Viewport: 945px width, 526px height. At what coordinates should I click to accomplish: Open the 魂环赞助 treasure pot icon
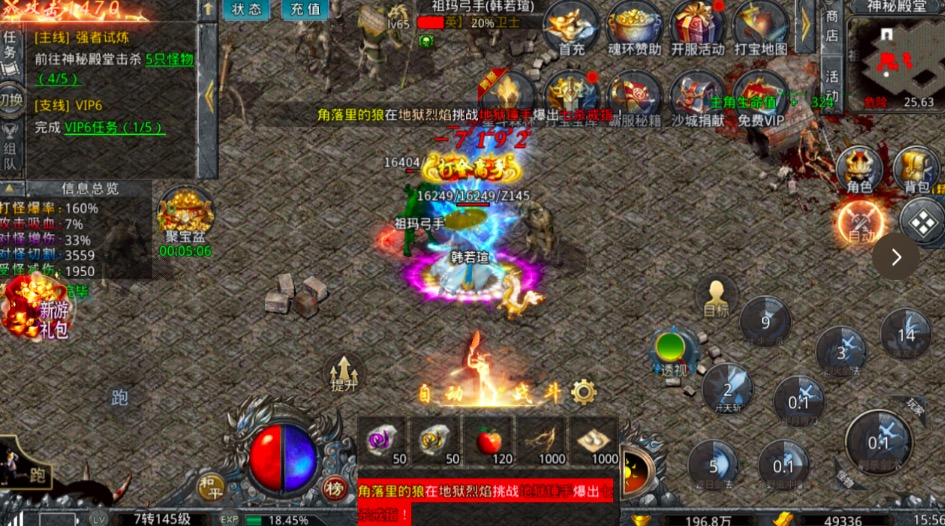(x=635, y=28)
